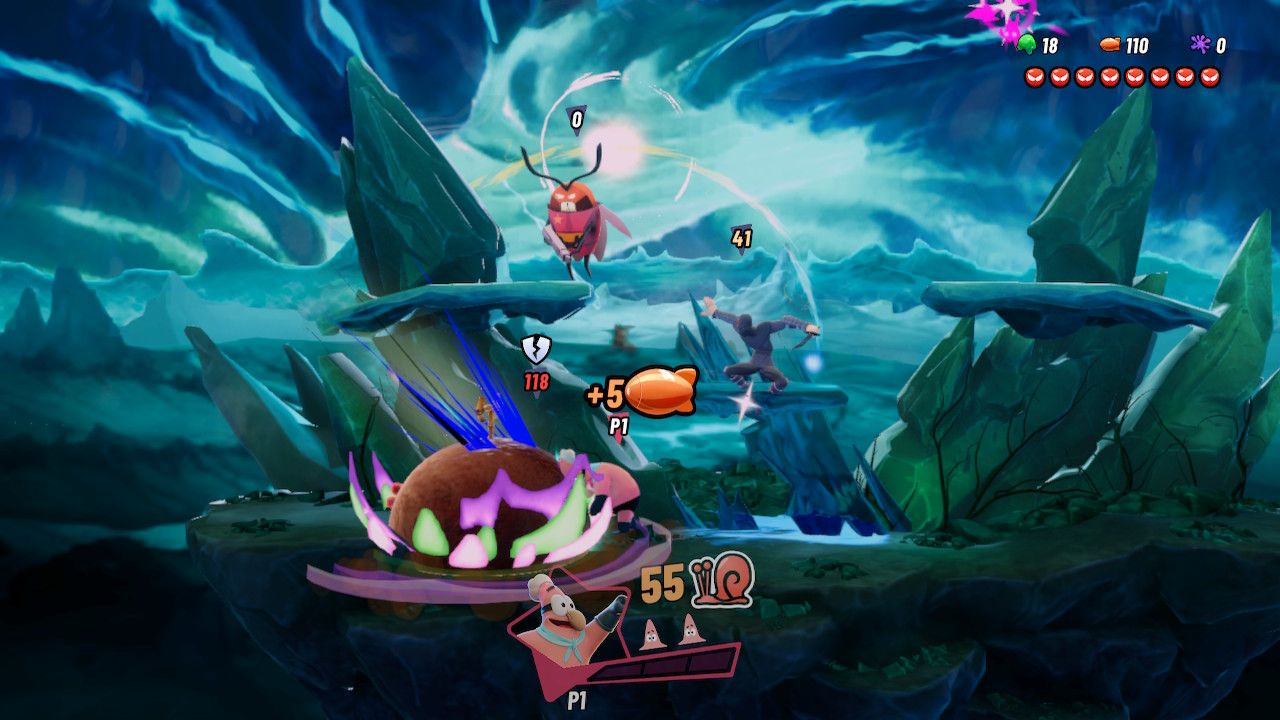
Task: Click the green slime counter icon
Action: (1027, 44)
